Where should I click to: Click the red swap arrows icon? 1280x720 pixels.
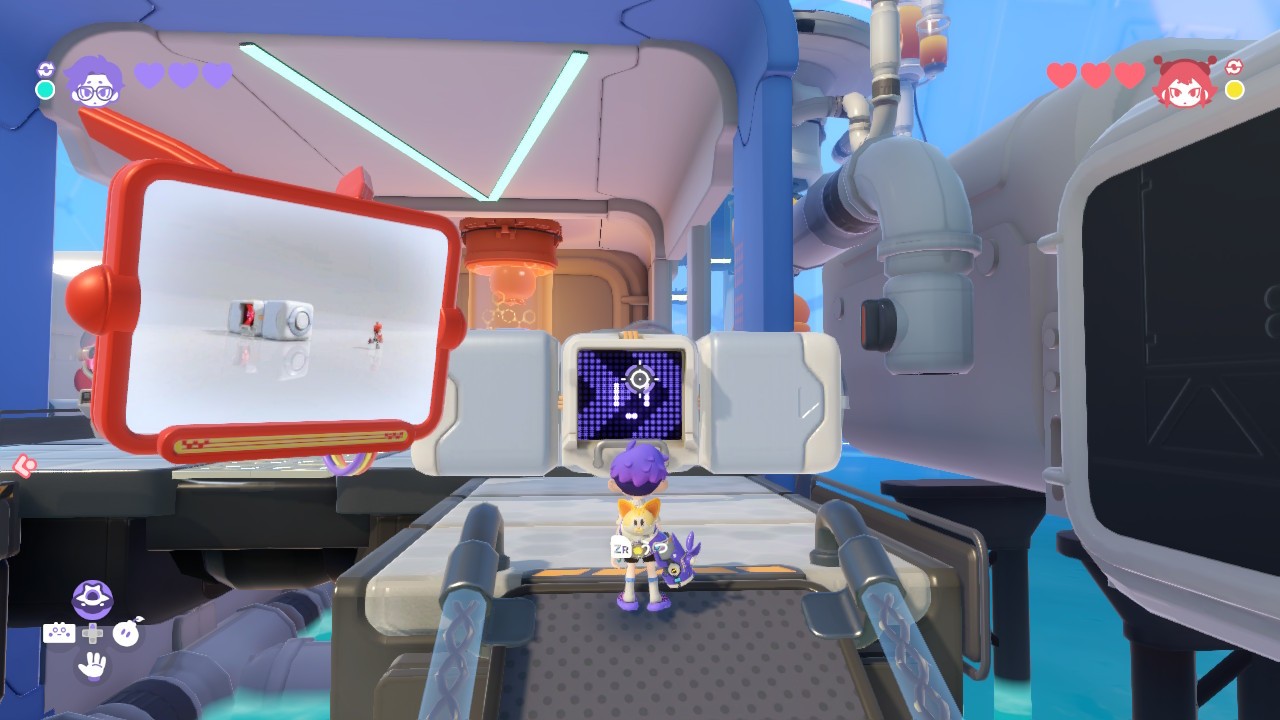coord(1234,68)
